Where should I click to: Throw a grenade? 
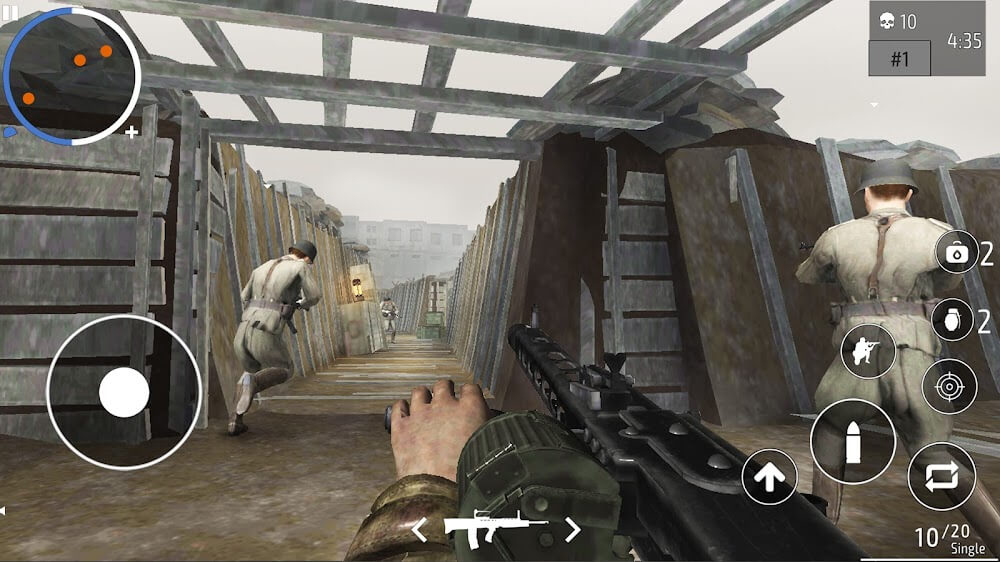[x=952, y=320]
